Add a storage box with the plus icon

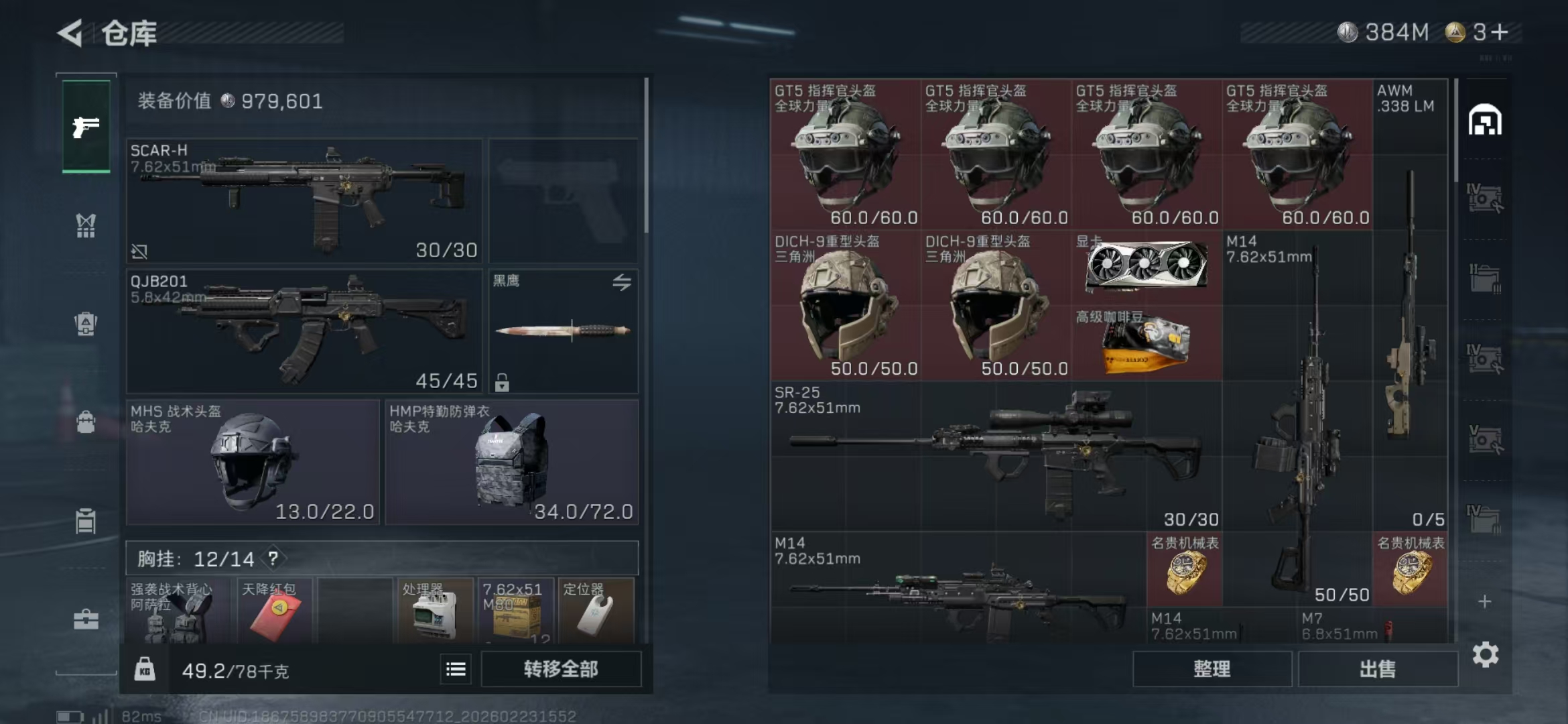1485,601
